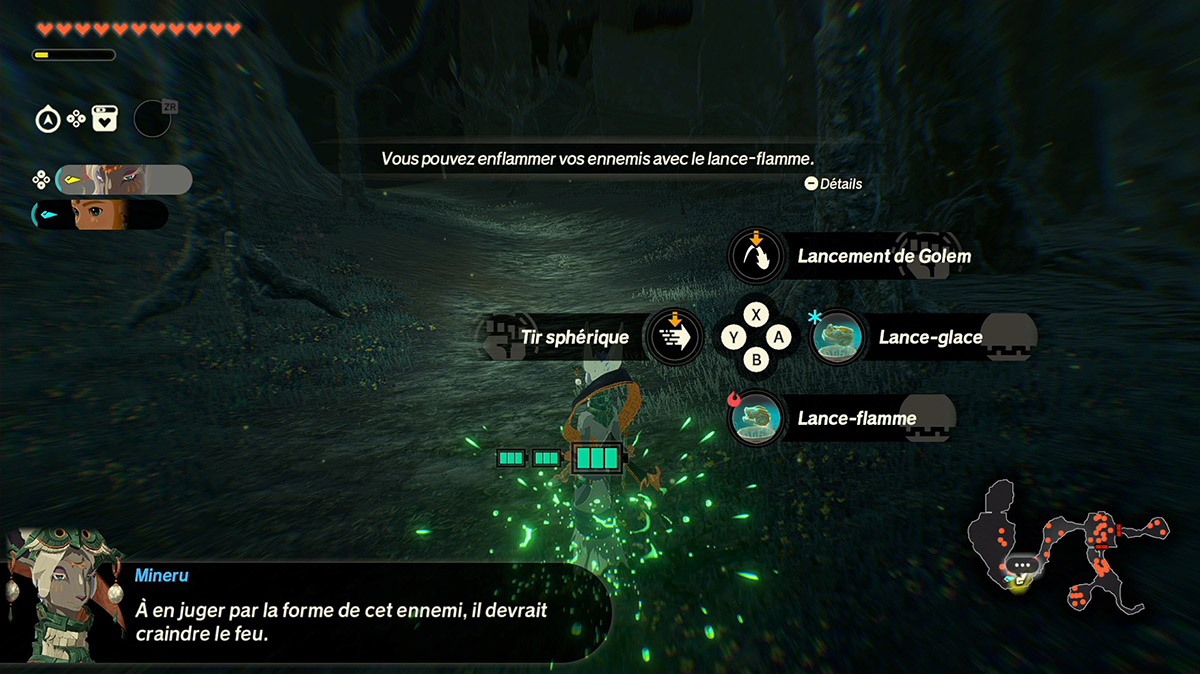Select Mineru's companion portrait bar
1200x674 pixels.
click(124, 180)
